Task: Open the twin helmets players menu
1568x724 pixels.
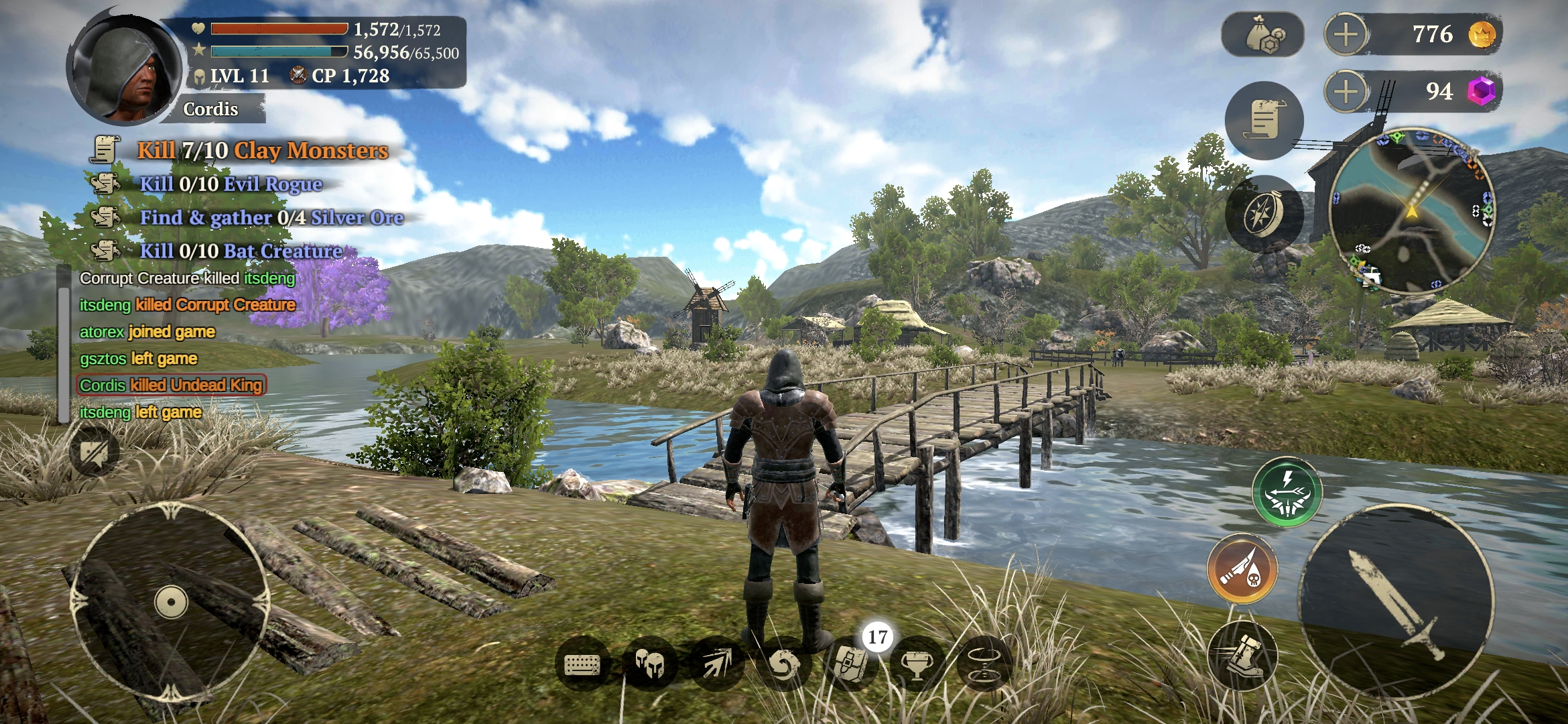Action: (649, 664)
